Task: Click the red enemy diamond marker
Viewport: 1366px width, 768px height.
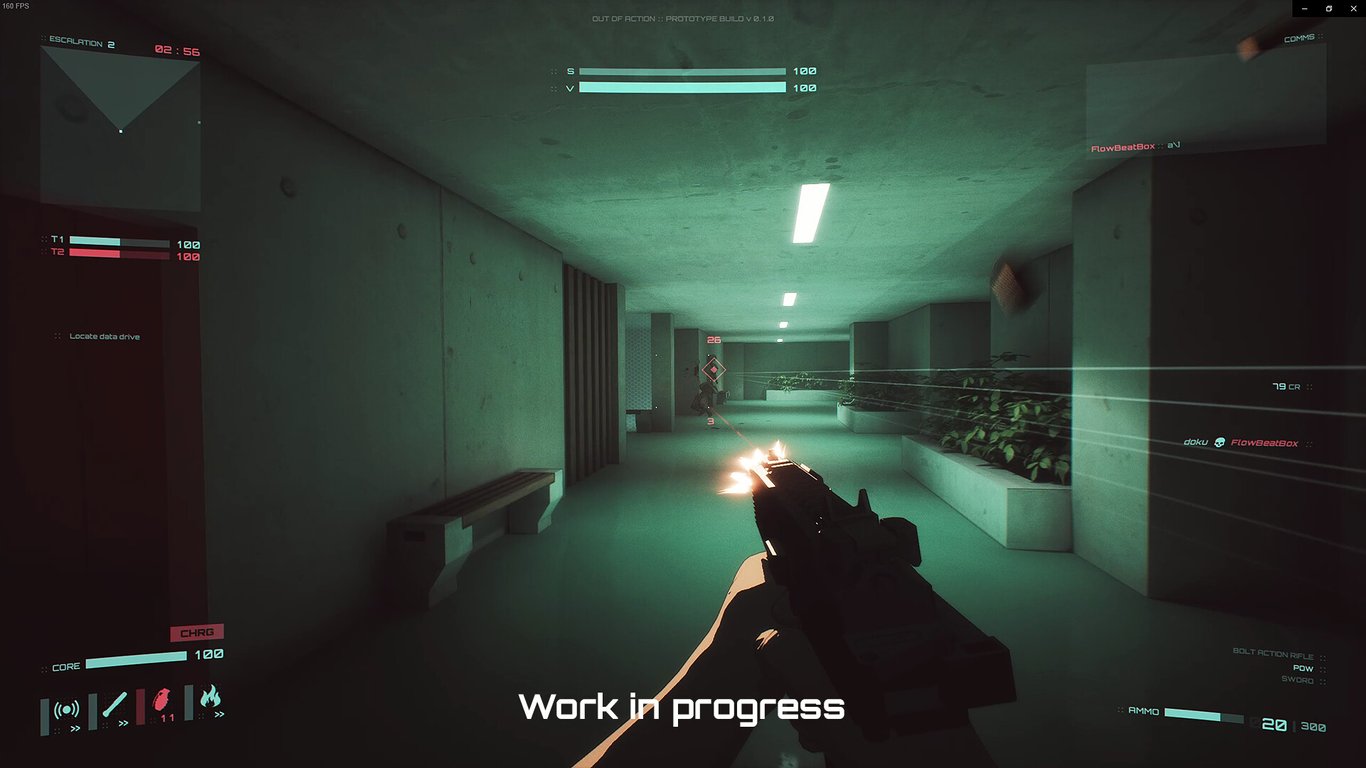Action: (715, 371)
